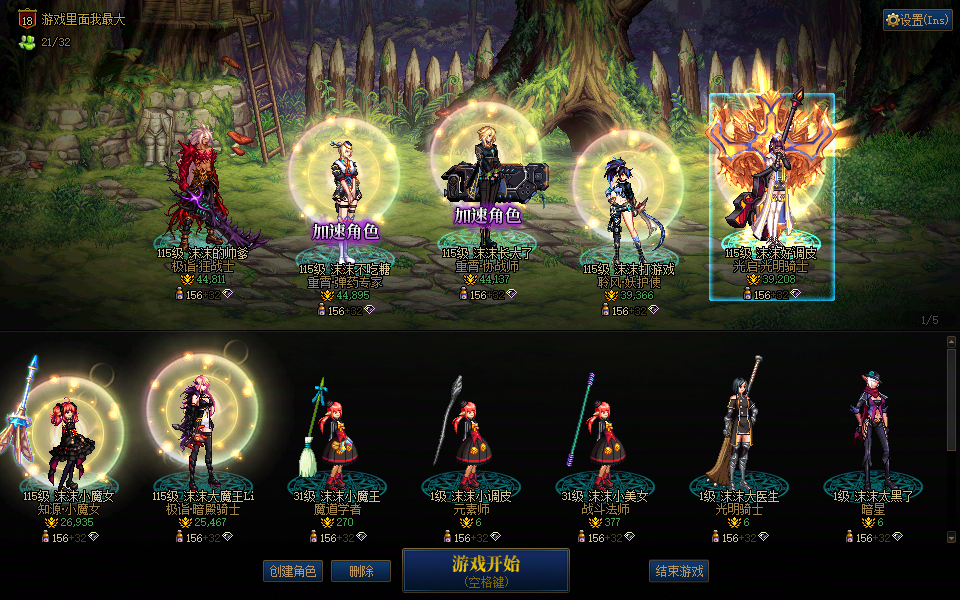Exit via the 结束游戏 button
This screenshot has width=960, height=600.
pyautogui.click(x=679, y=571)
